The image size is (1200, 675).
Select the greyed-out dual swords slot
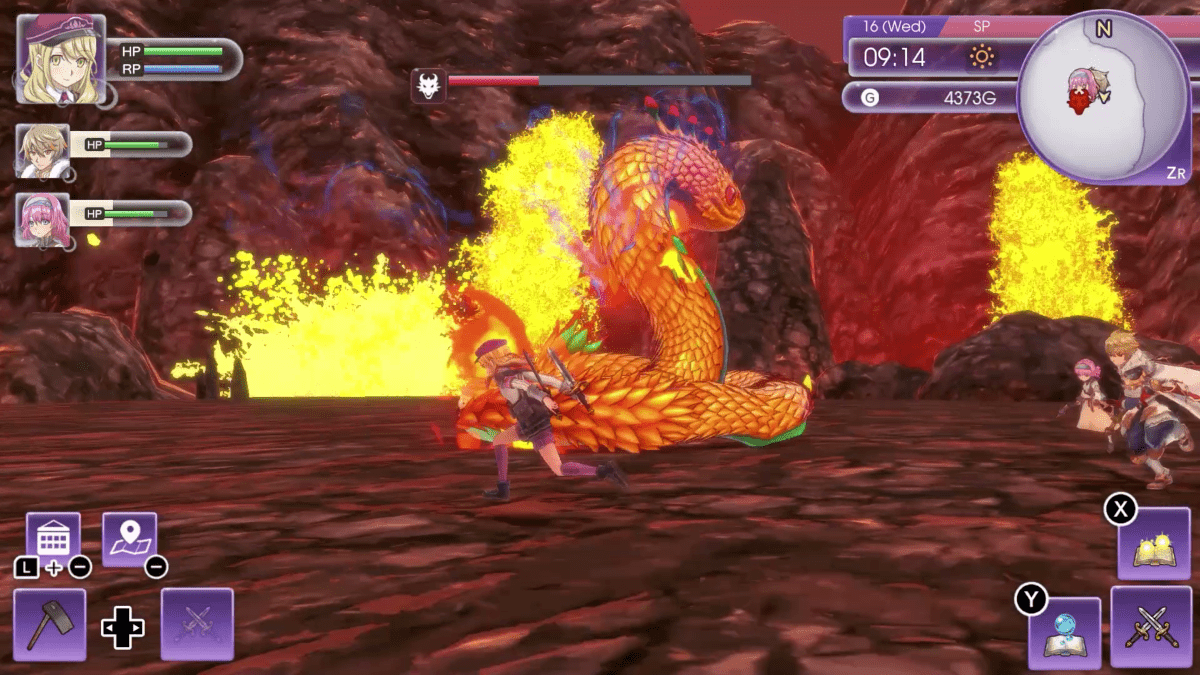click(197, 624)
